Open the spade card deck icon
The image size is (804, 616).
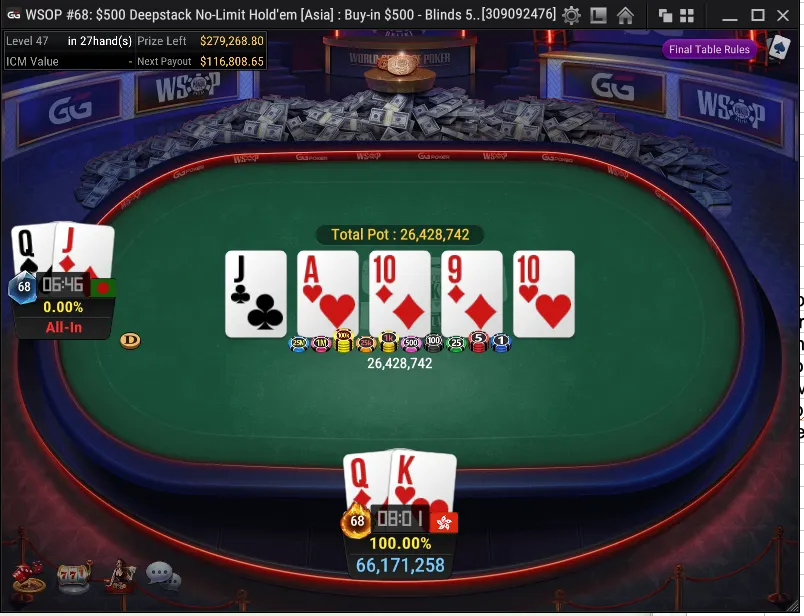(x=779, y=47)
